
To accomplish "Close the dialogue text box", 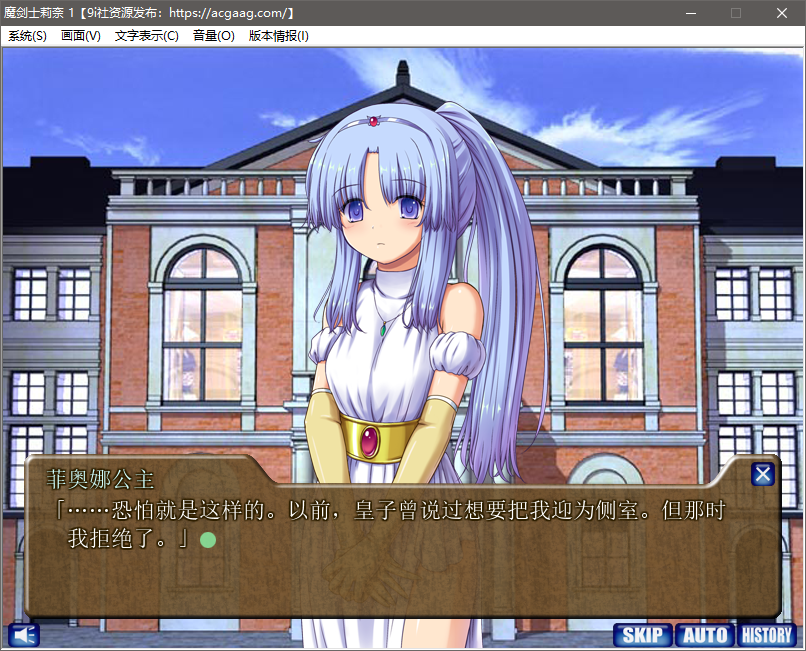I will (x=763, y=475).
